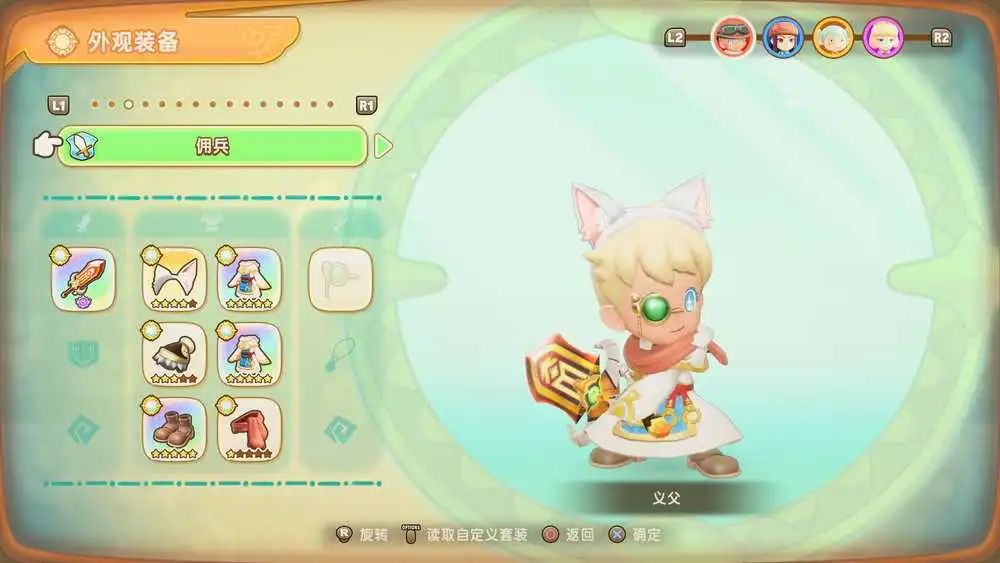Switch to the blue-ringed red-cap character portrait
This screenshot has width=1000, height=563.
(783, 38)
